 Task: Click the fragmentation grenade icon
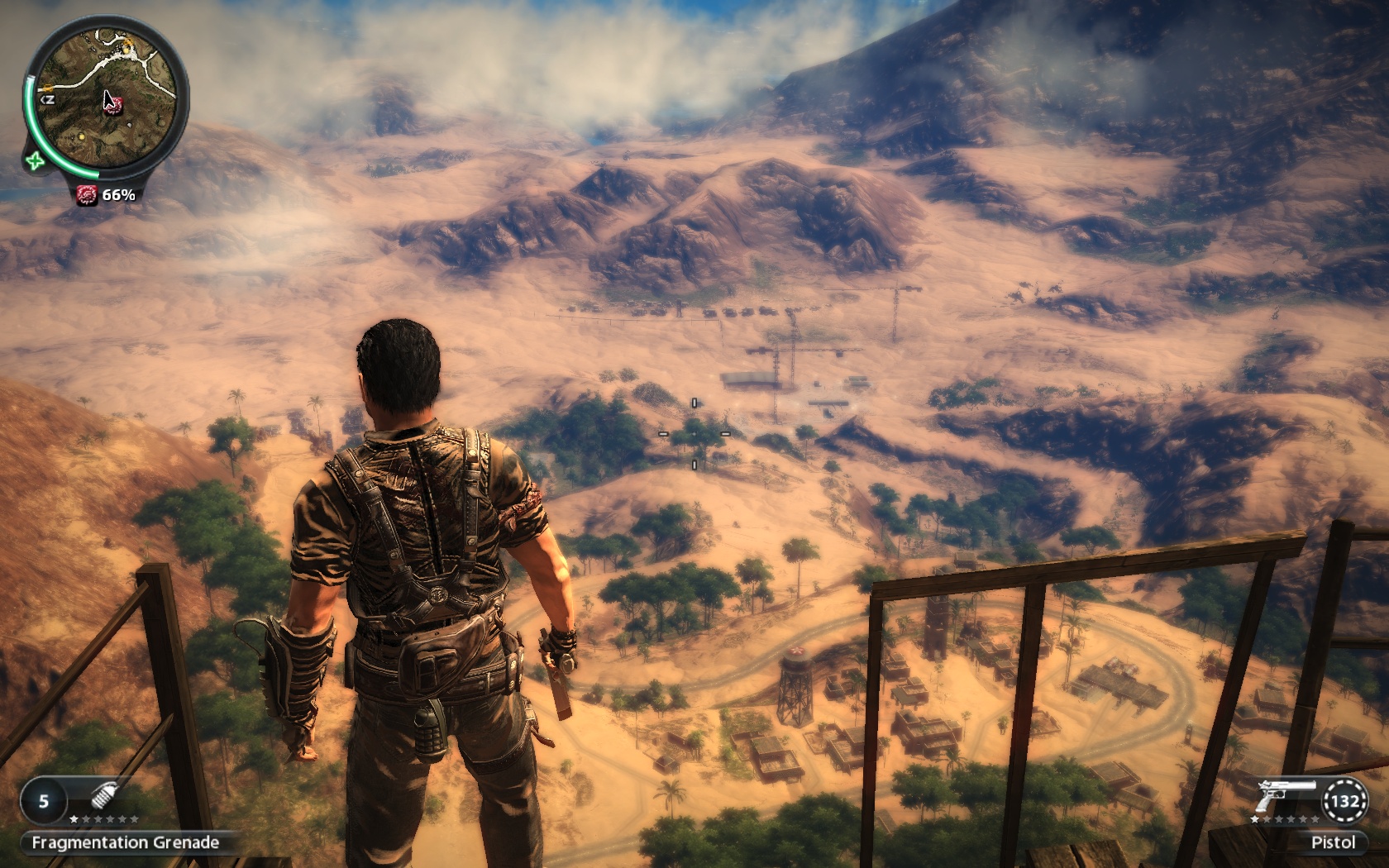103,795
